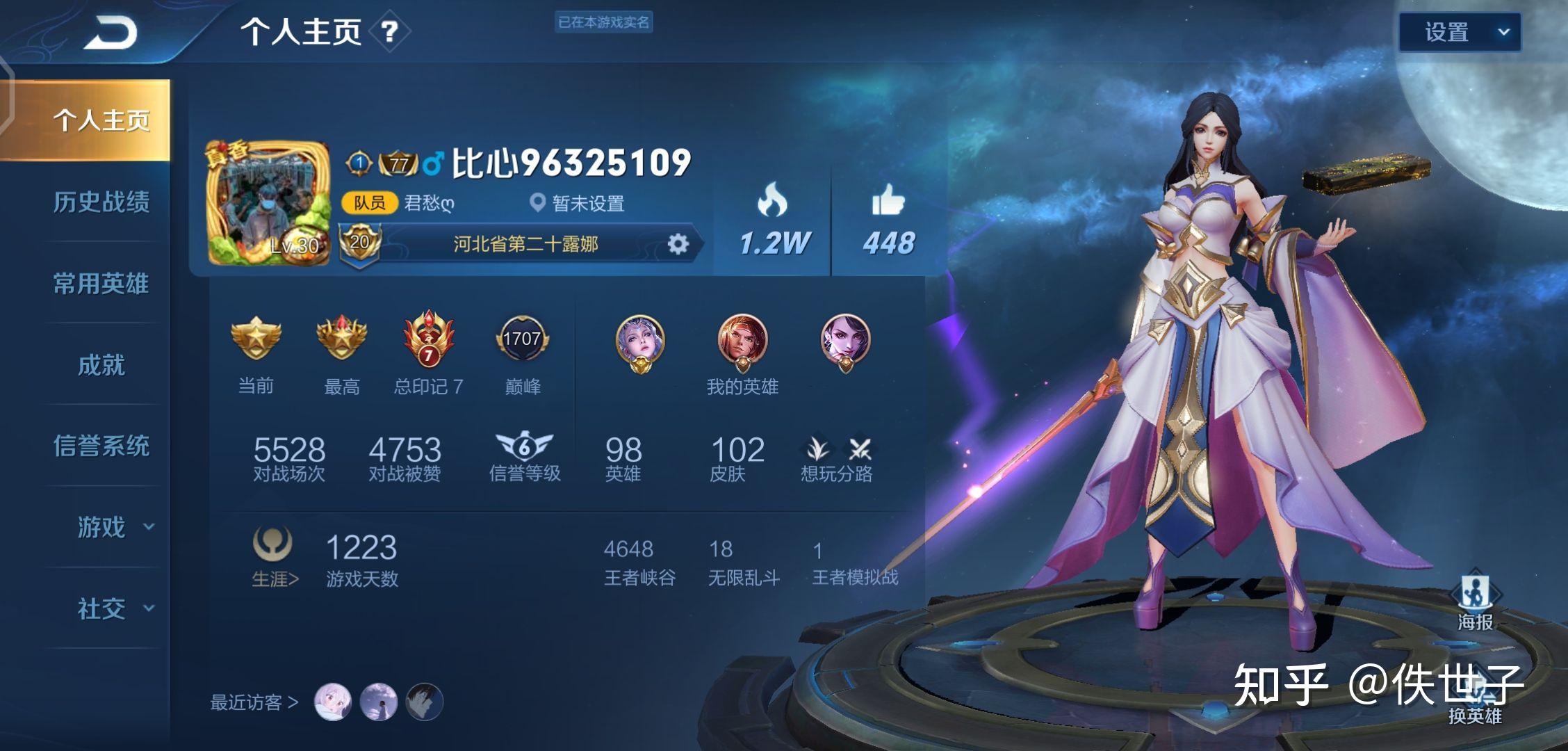This screenshot has height=751, width=1568.
Task: Click the location pin next to 暂未设置
Action: (534, 204)
